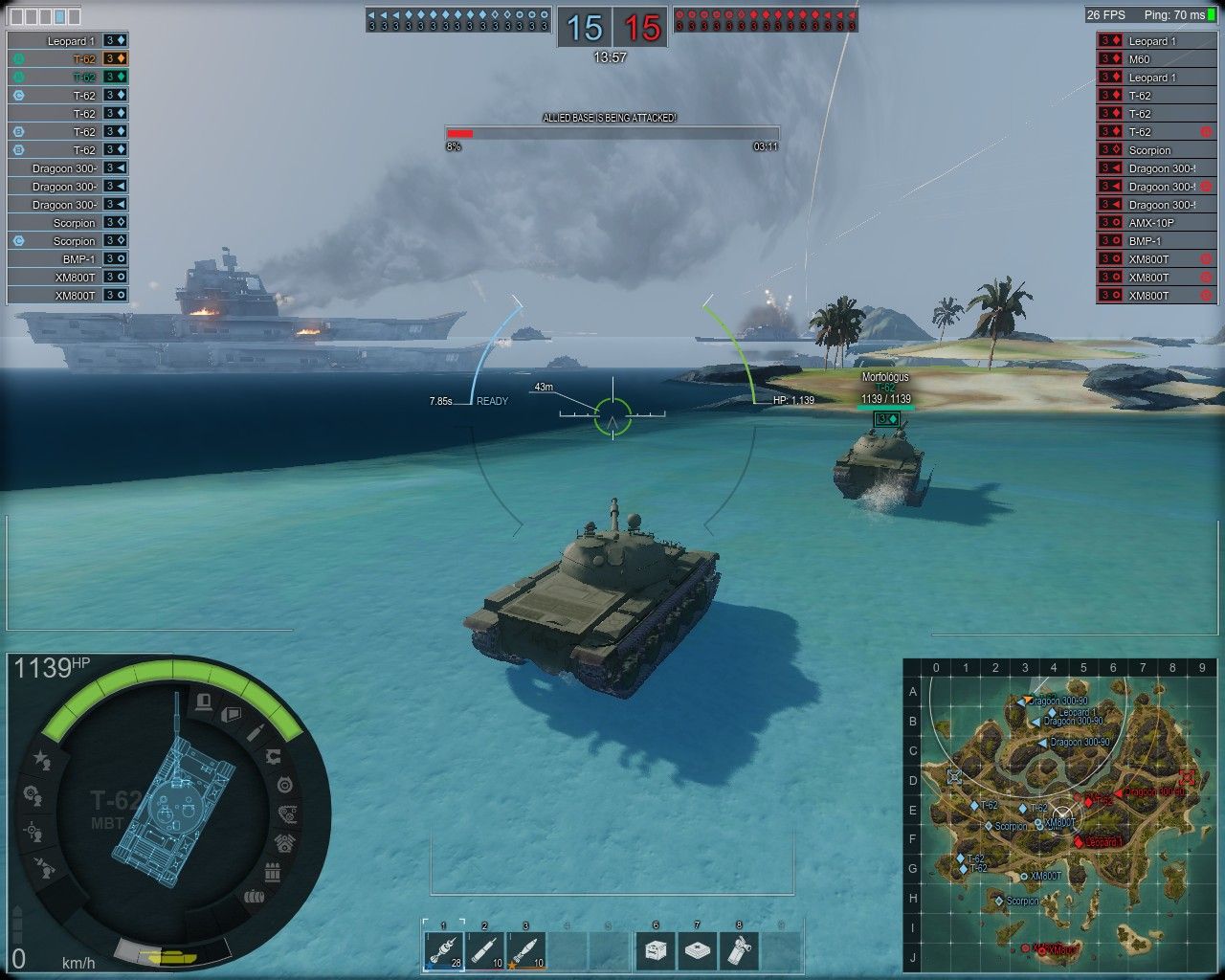Switch to the shell in slot 2
This screenshot has width=1225, height=980.
(484, 951)
